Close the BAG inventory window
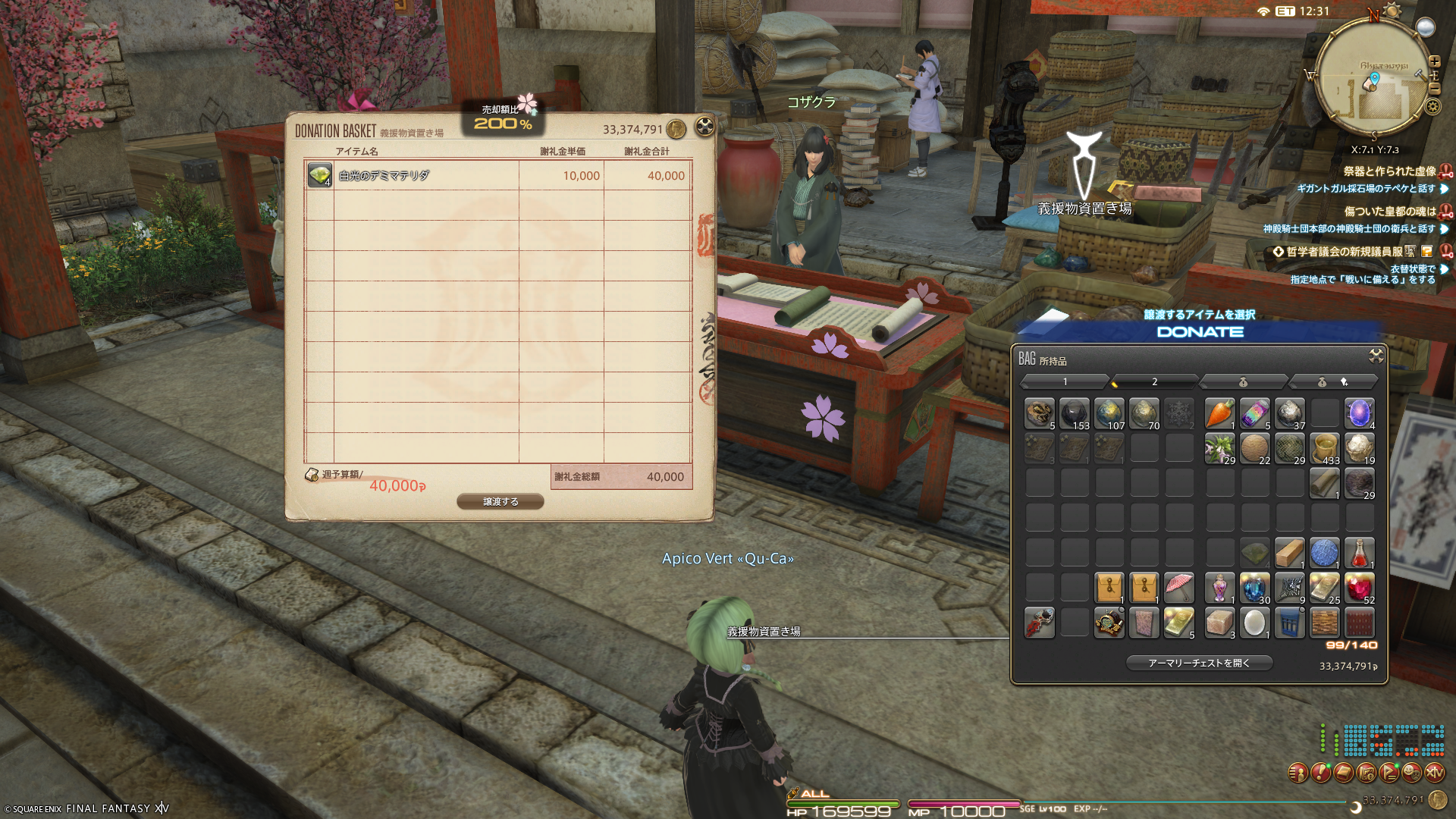 pyautogui.click(x=1376, y=356)
